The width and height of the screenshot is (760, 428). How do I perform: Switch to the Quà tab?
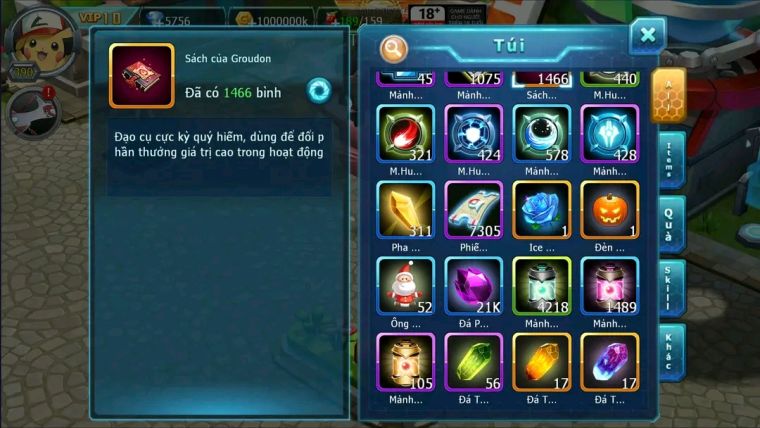click(x=670, y=222)
